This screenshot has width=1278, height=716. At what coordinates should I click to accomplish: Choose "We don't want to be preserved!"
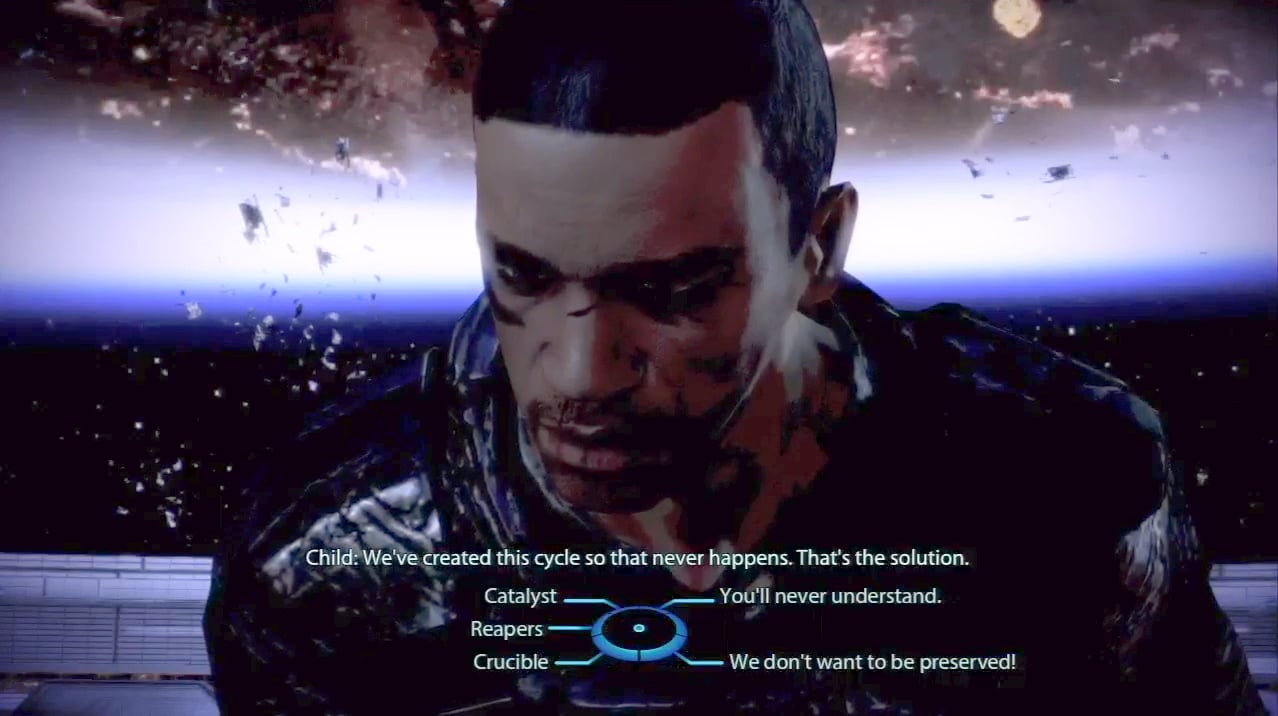(872, 662)
